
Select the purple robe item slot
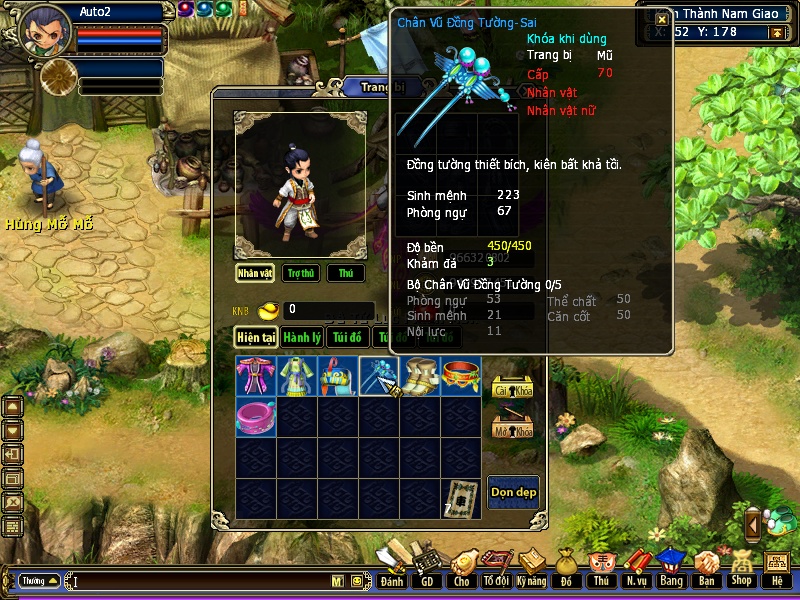coord(256,376)
